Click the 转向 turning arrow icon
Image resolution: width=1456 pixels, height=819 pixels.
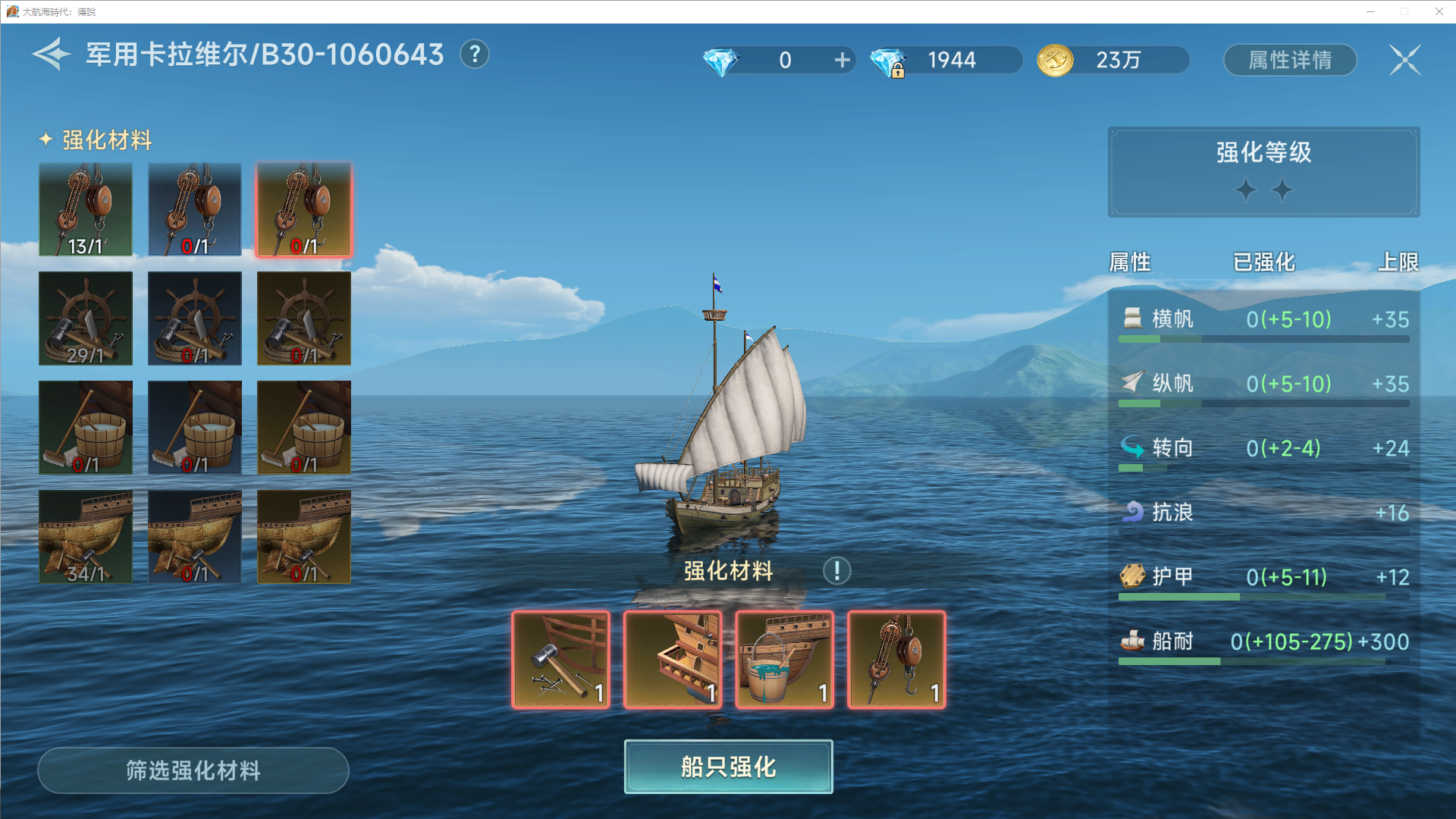[x=1132, y=448]
